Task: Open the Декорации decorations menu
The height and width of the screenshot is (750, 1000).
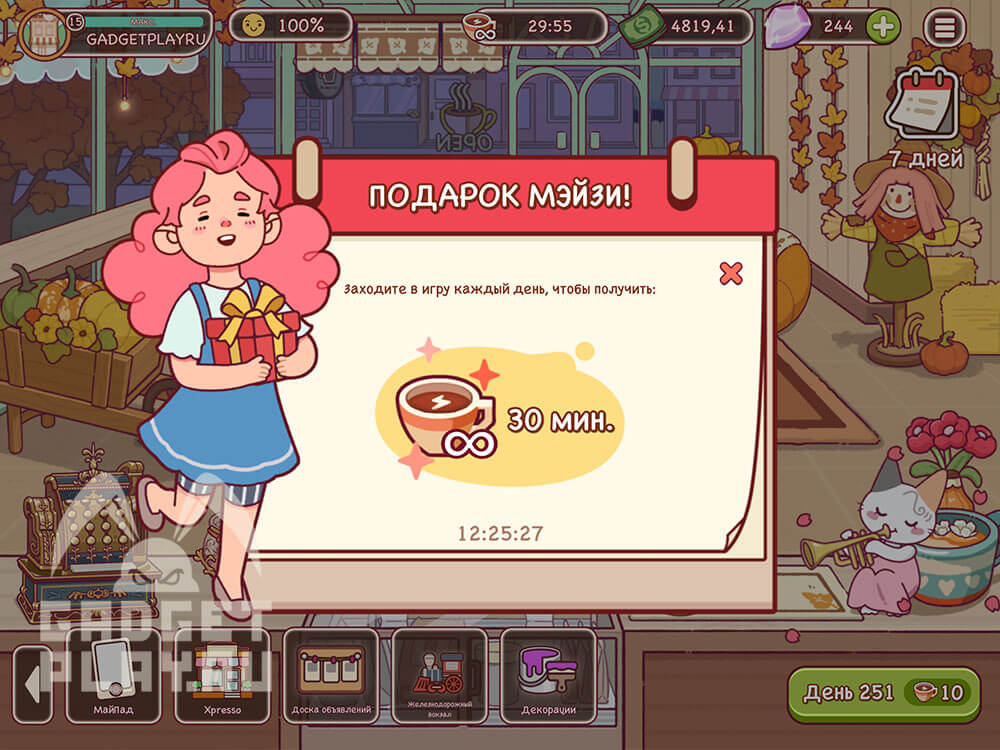Action: pos(548,675)
